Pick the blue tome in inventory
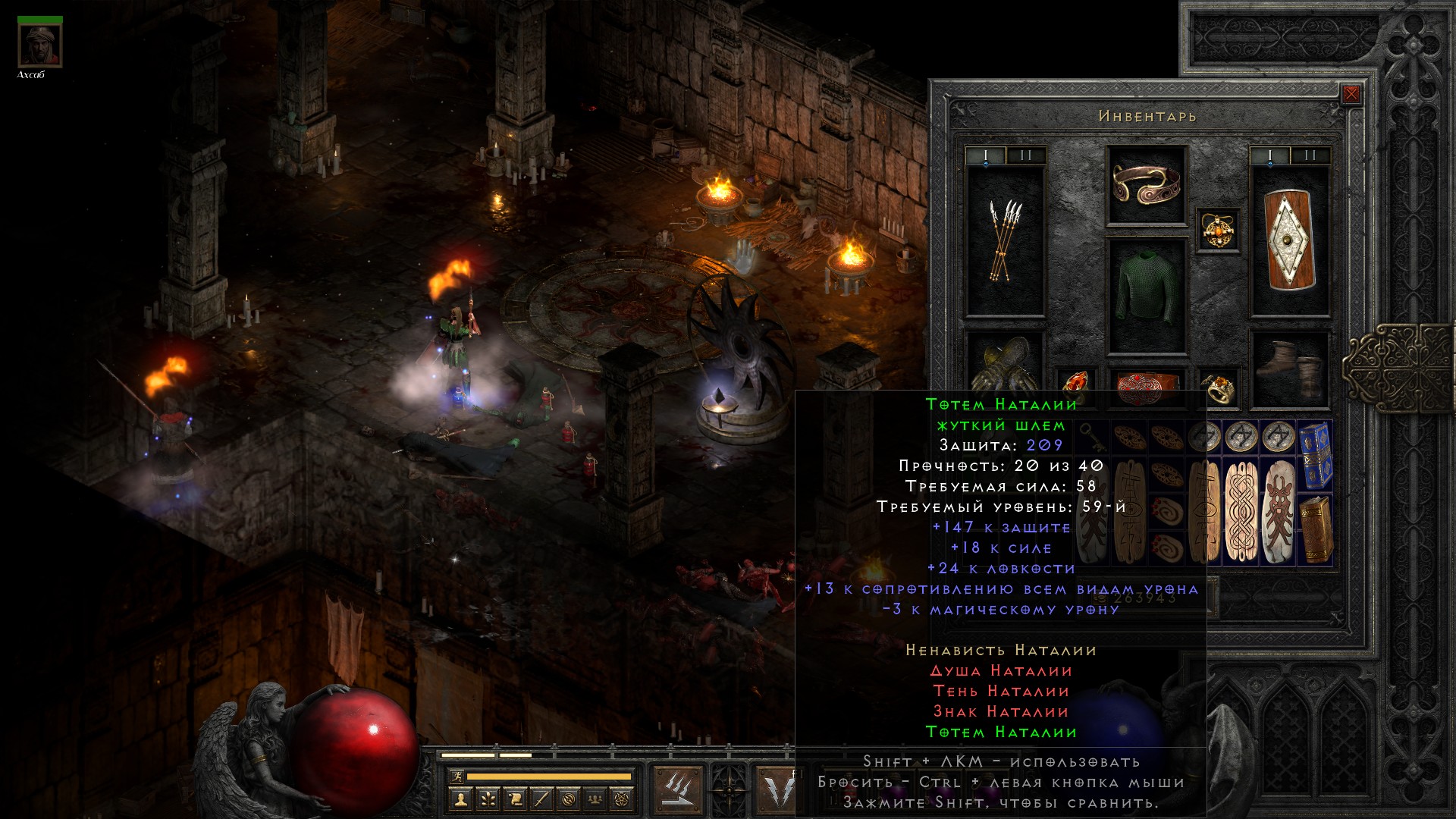1456x819 pixels. 1315,454
